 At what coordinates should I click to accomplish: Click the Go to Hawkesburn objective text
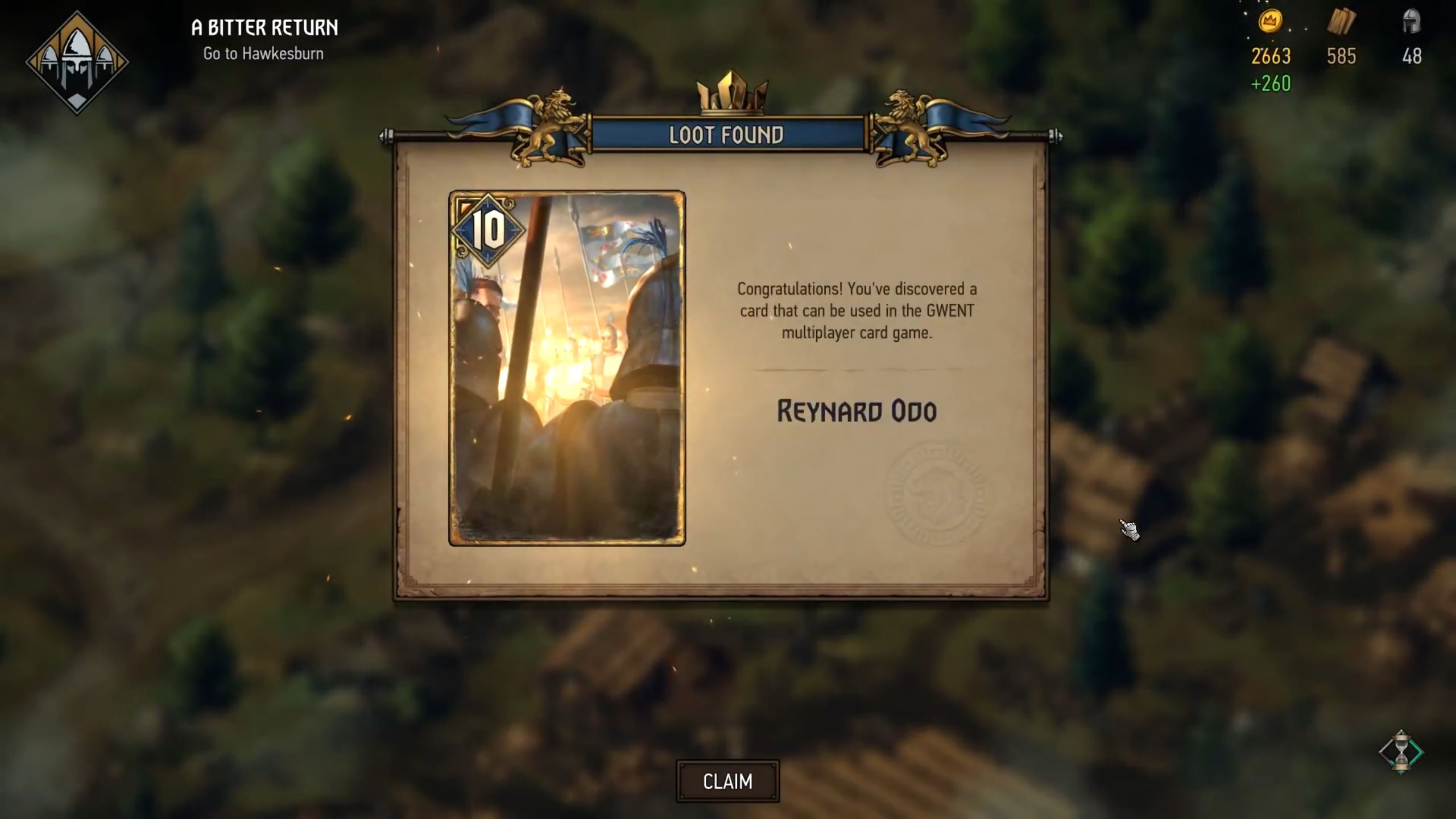tap(263, 52)
